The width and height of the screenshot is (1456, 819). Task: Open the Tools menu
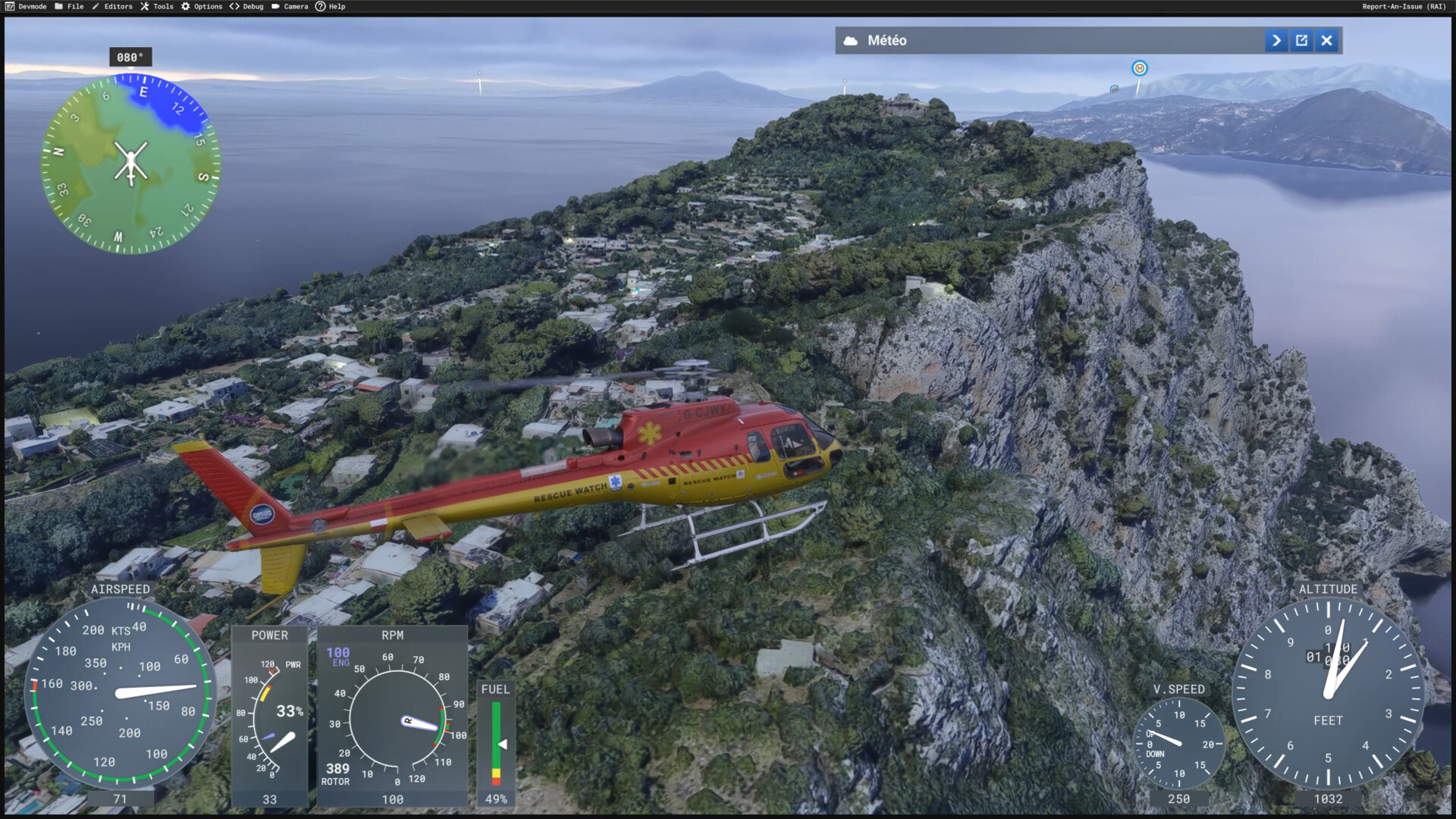point(157,6)
